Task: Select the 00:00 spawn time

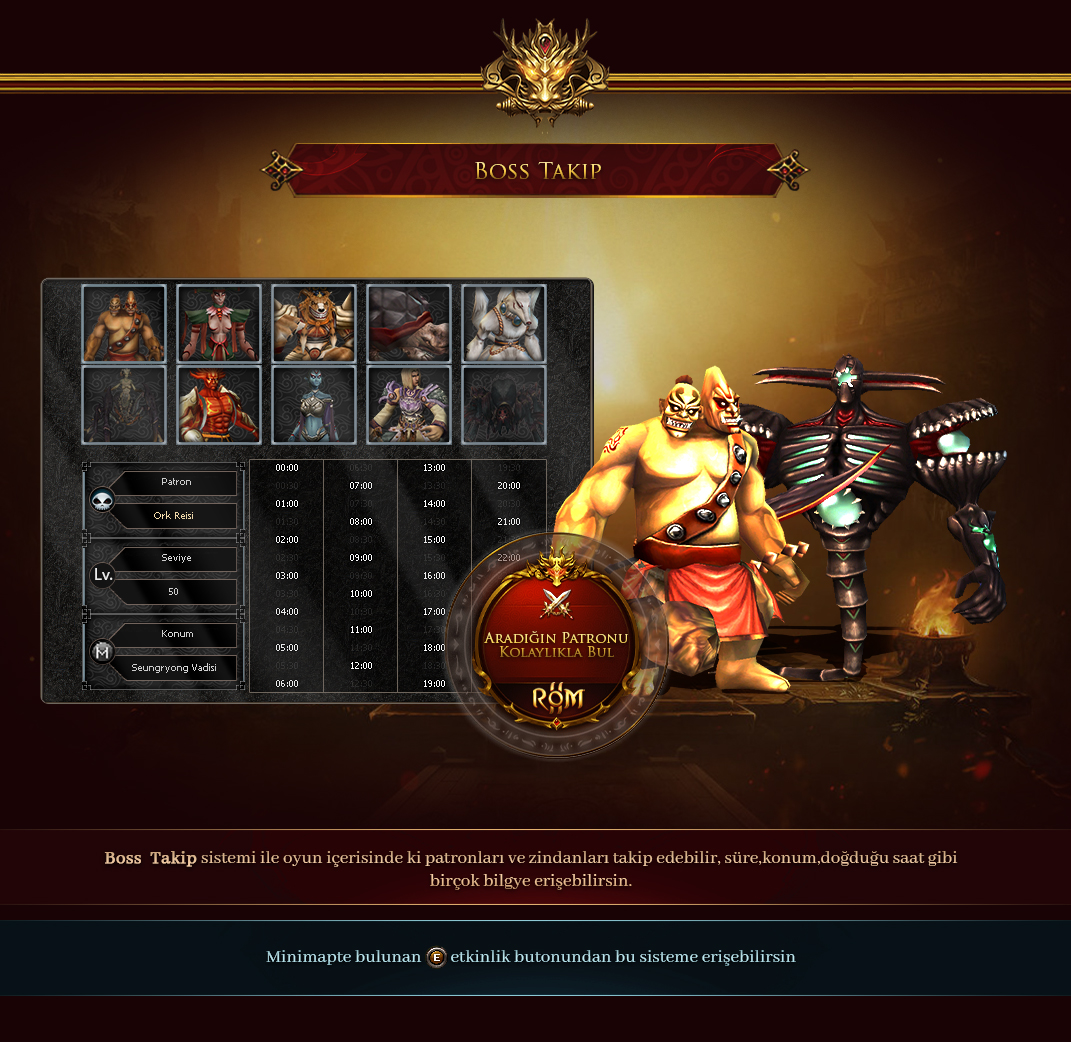Action: [x=287, y=468]
